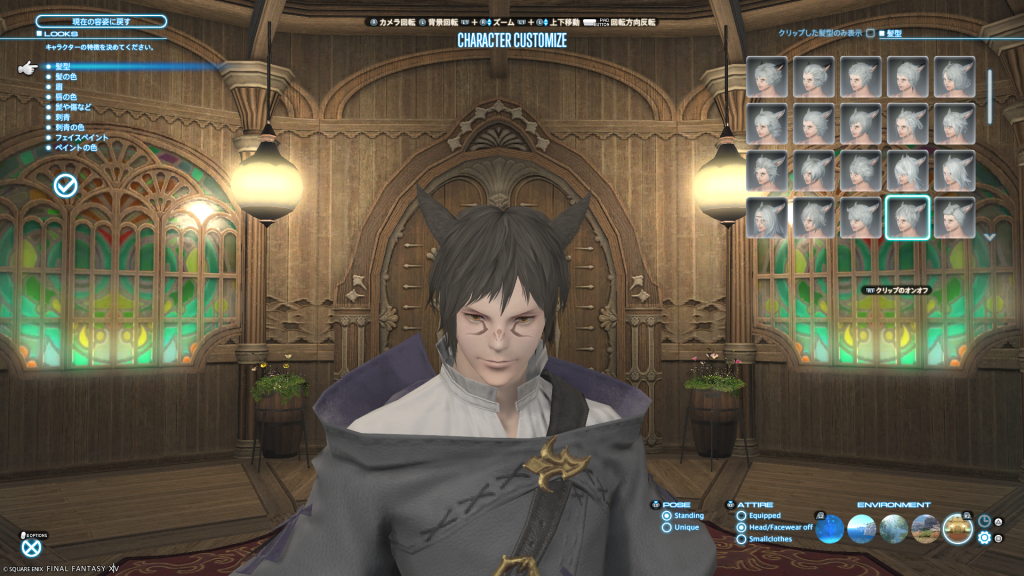Click the clock time-of-day icon
The image size is (1024, 576).
984,521
